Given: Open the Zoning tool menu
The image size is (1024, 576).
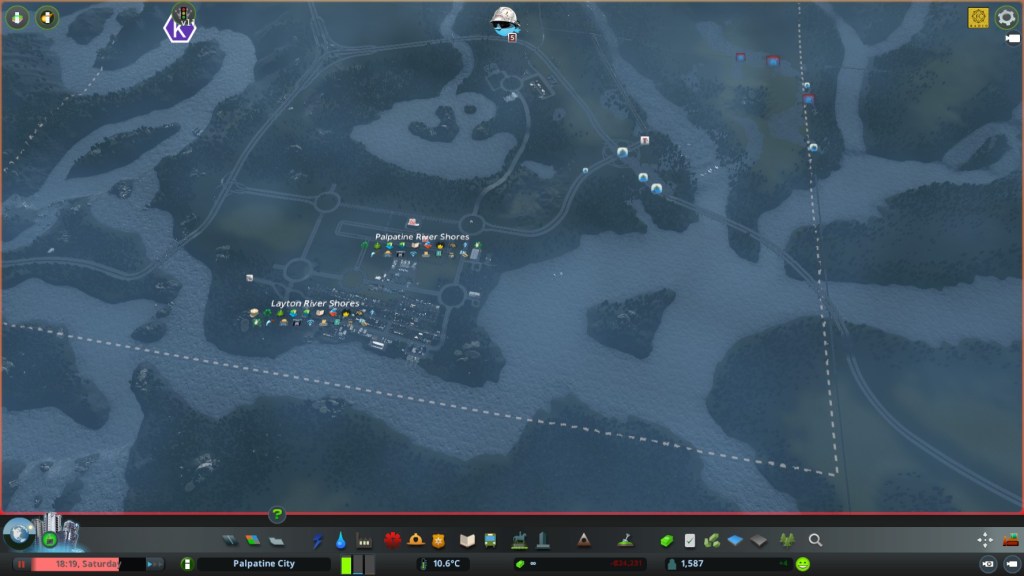Looking at the screenshot, I should point(252,540).
